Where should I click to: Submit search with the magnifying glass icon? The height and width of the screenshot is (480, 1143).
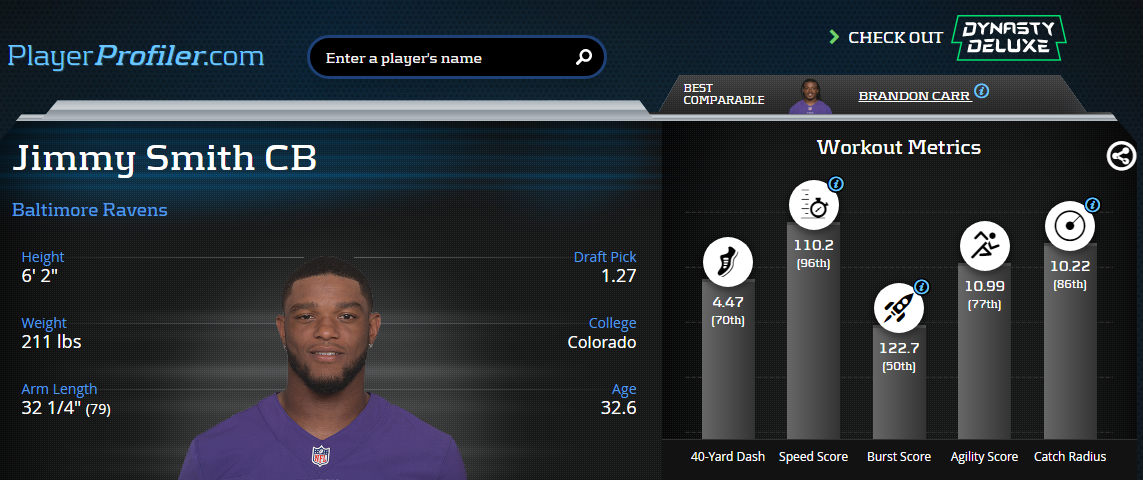point(584,57)
